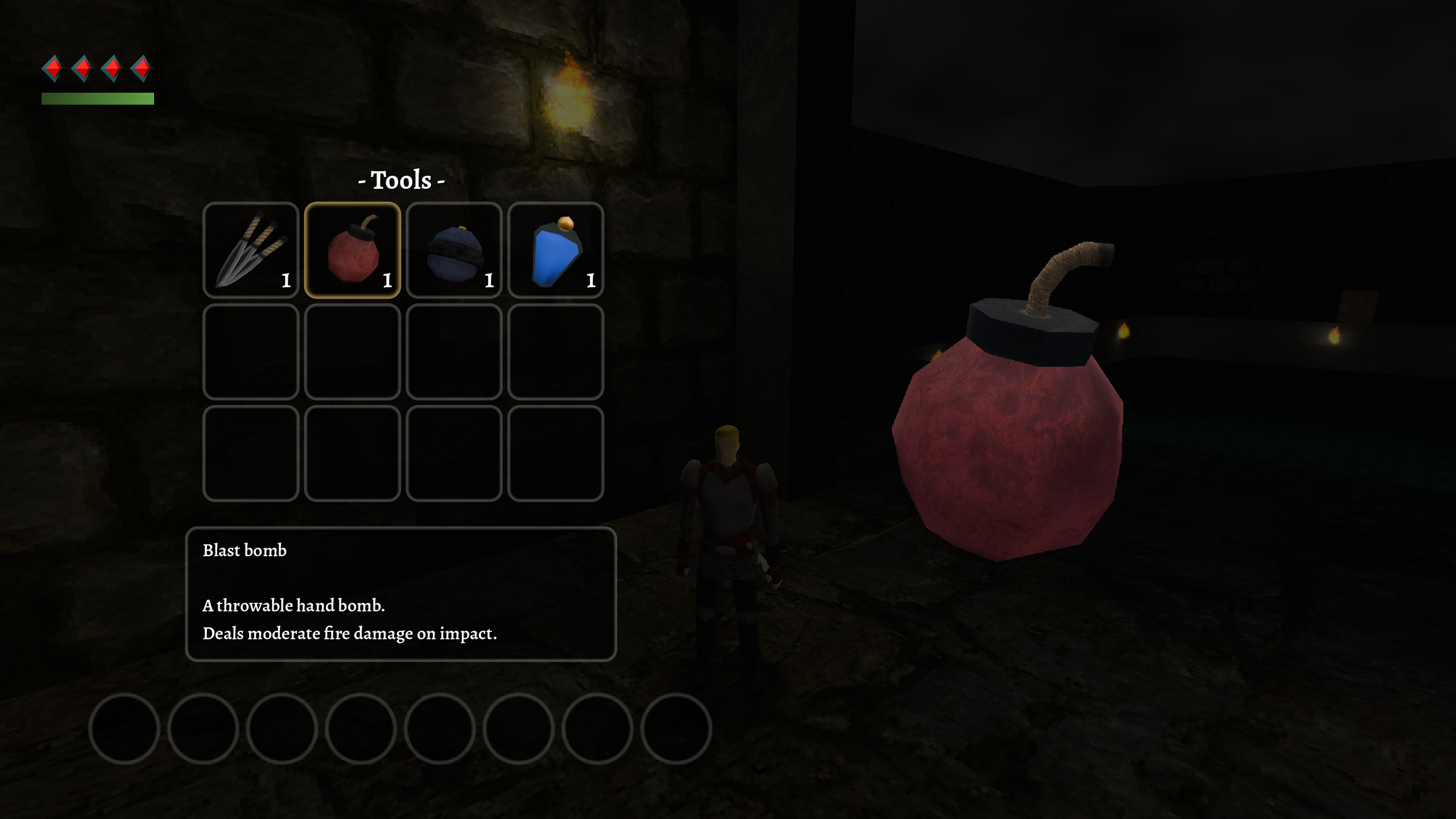1456x819 pixels.
Task: Choose the dark blue bomb slot
Action: pyautogui.click(x=454, y=250)
